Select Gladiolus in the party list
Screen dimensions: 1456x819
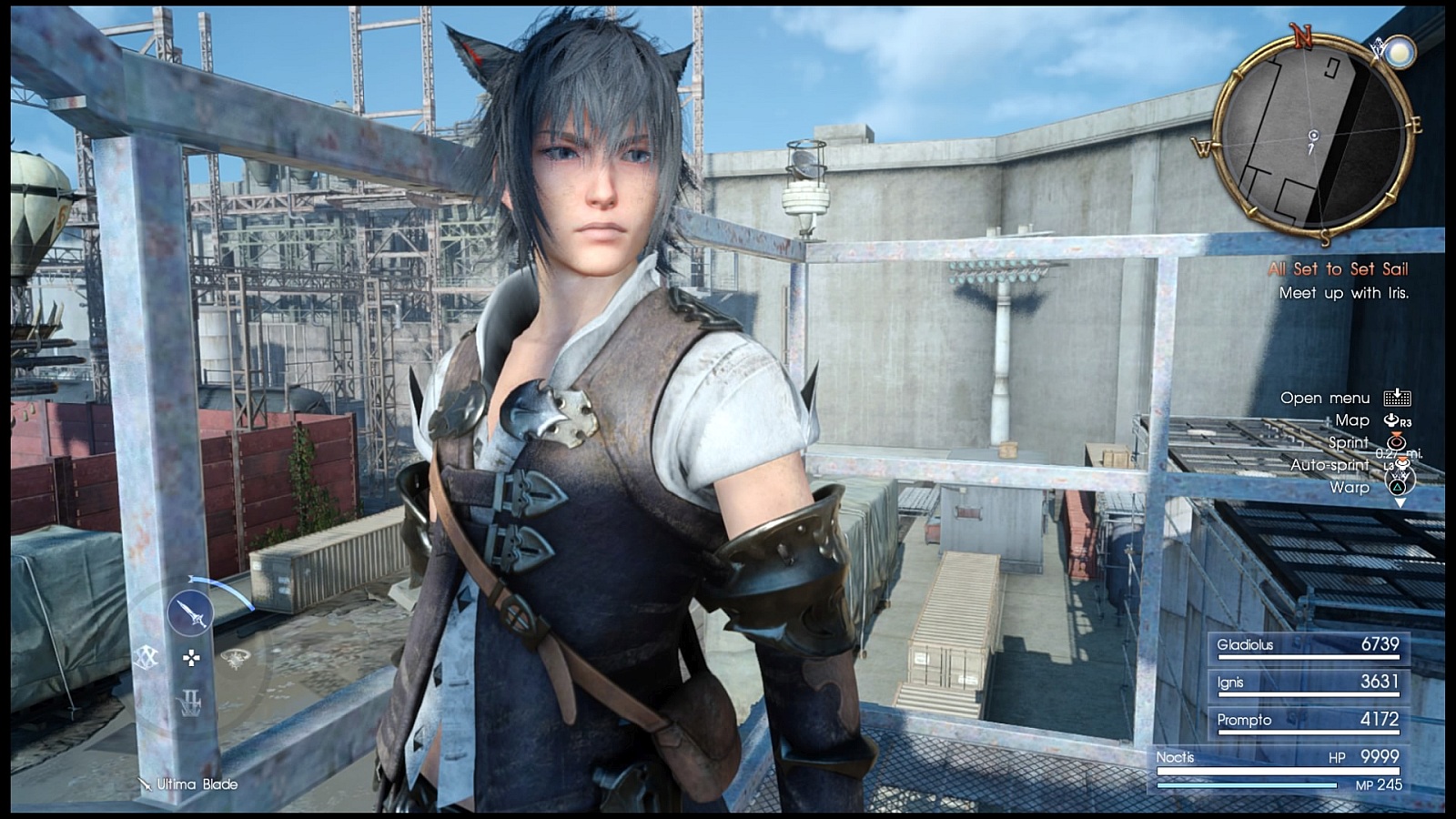click(x=1308, y=645)
